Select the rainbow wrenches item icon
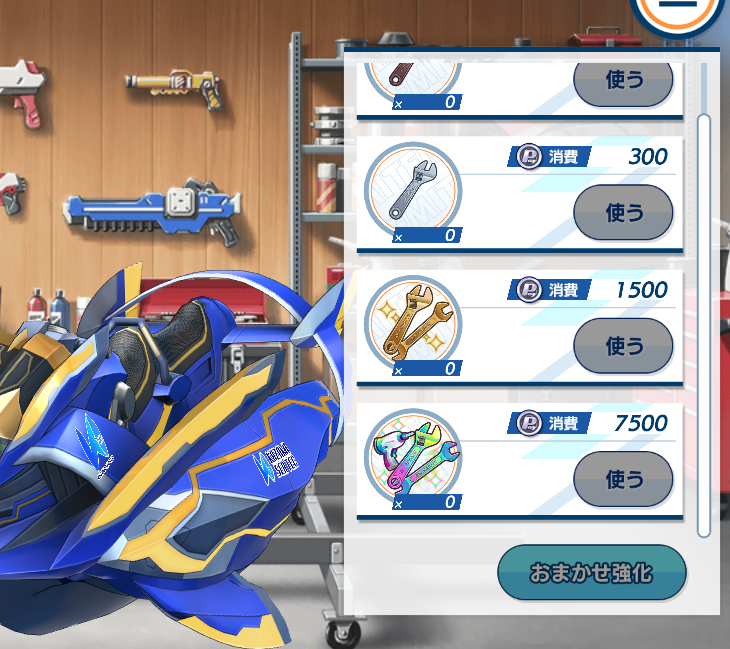This screenshot has height=649, width=730. pyautogui.click(x=413, y=460)
